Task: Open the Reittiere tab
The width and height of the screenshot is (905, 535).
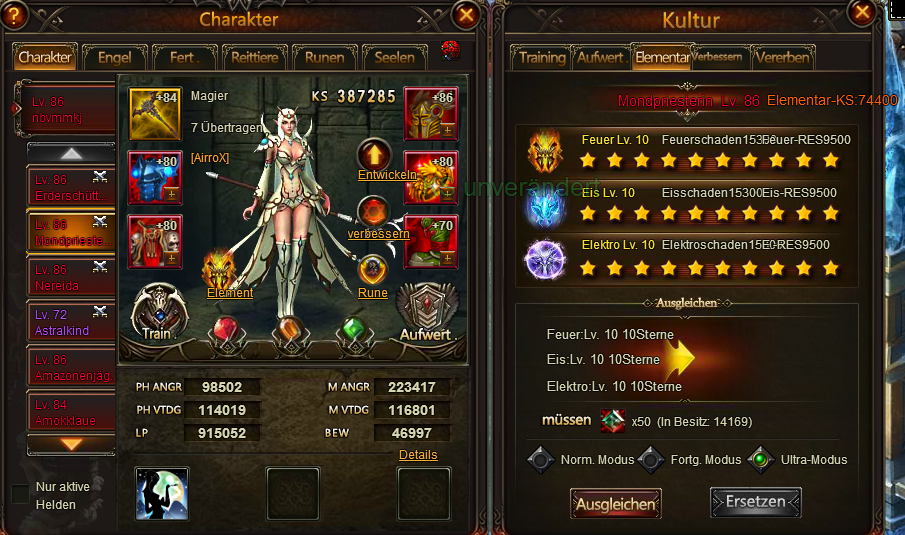Action: (254, 57)
